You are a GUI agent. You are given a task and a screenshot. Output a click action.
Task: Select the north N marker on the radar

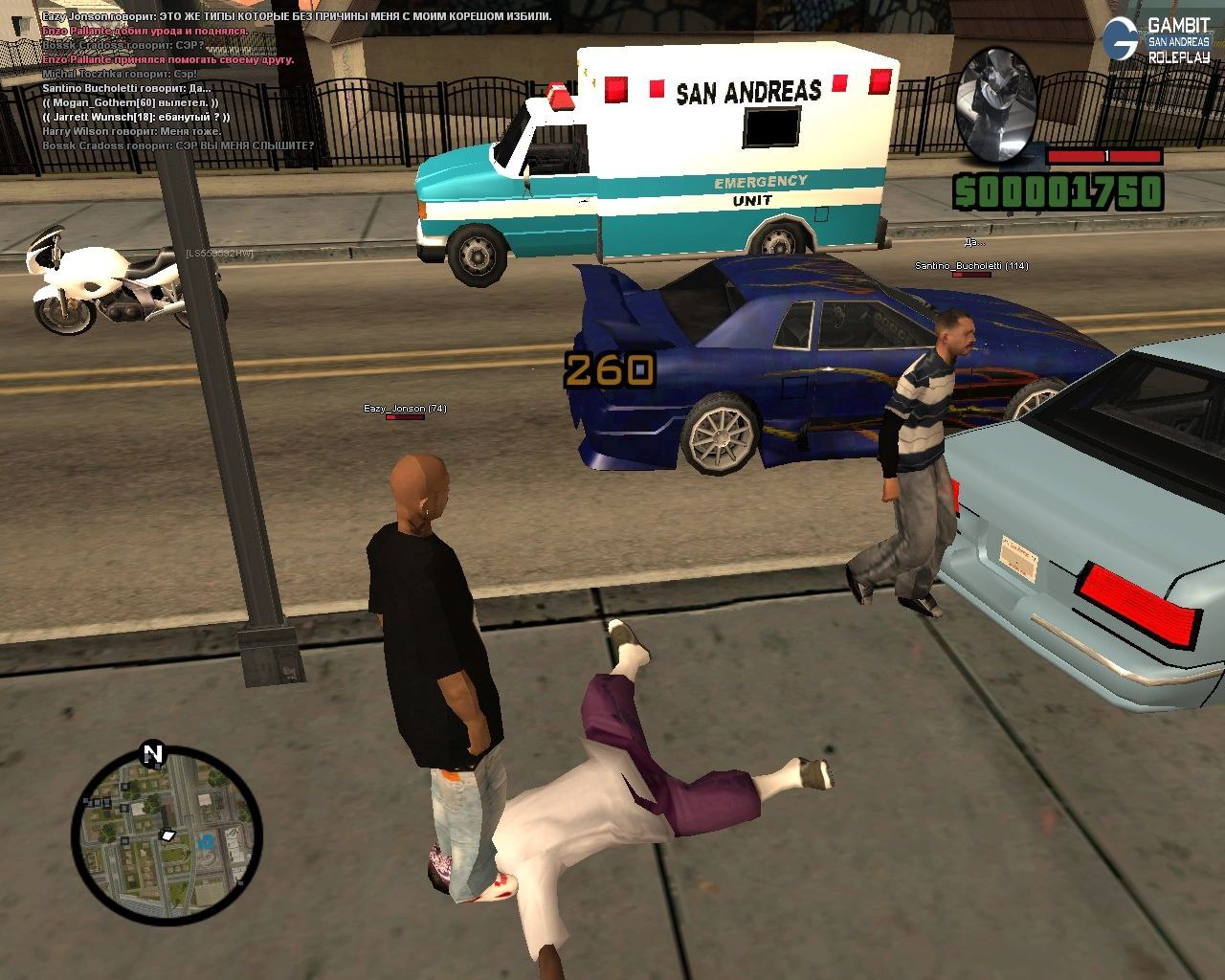pyautogui.click(x=153, y=753)
